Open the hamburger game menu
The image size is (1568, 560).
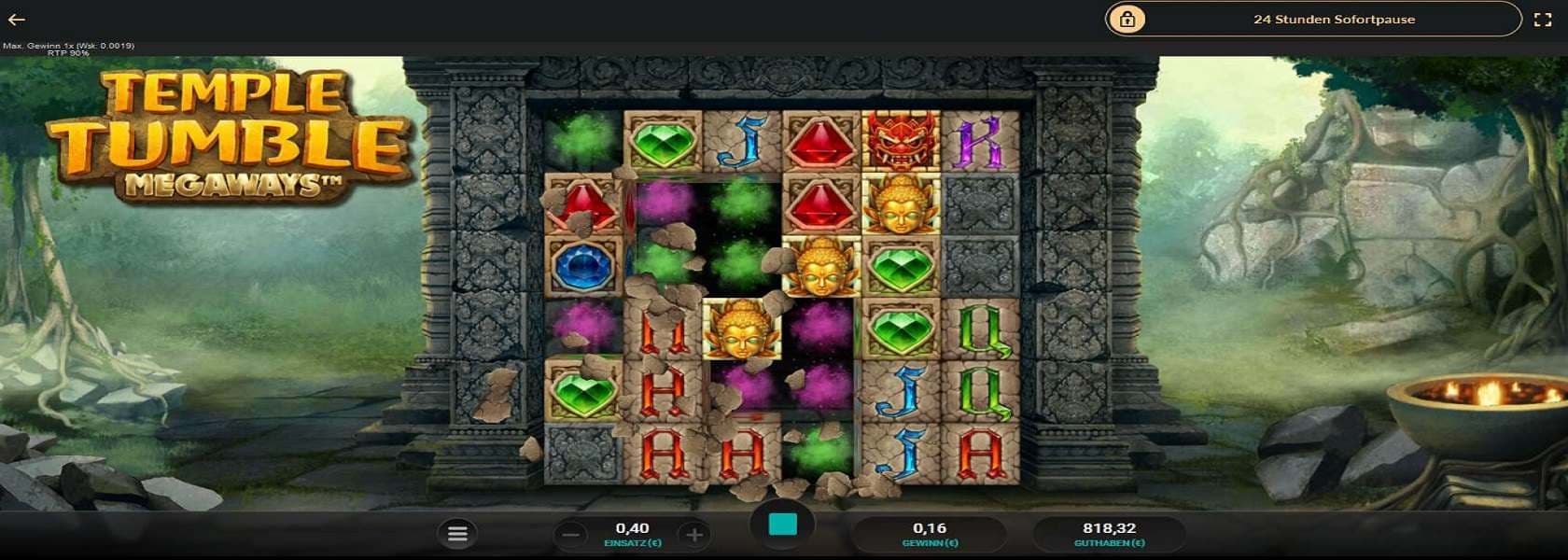(457, 534)
